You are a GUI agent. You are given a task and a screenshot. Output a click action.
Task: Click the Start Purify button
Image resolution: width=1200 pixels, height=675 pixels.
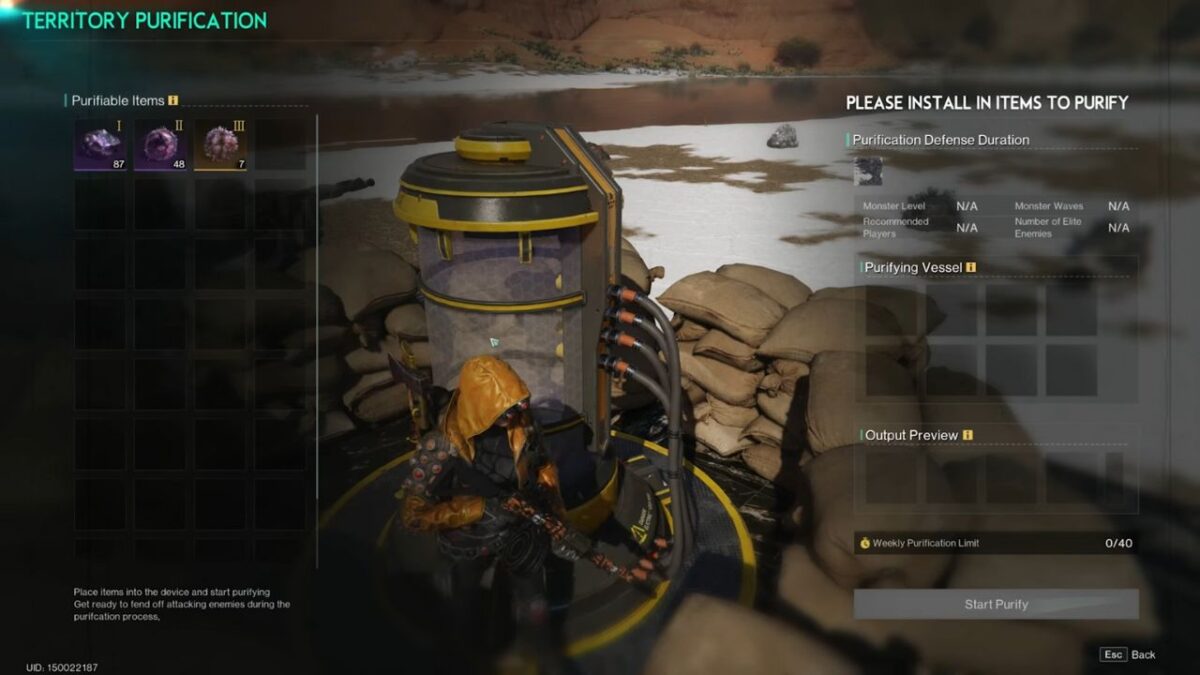[x=996, y=604]
